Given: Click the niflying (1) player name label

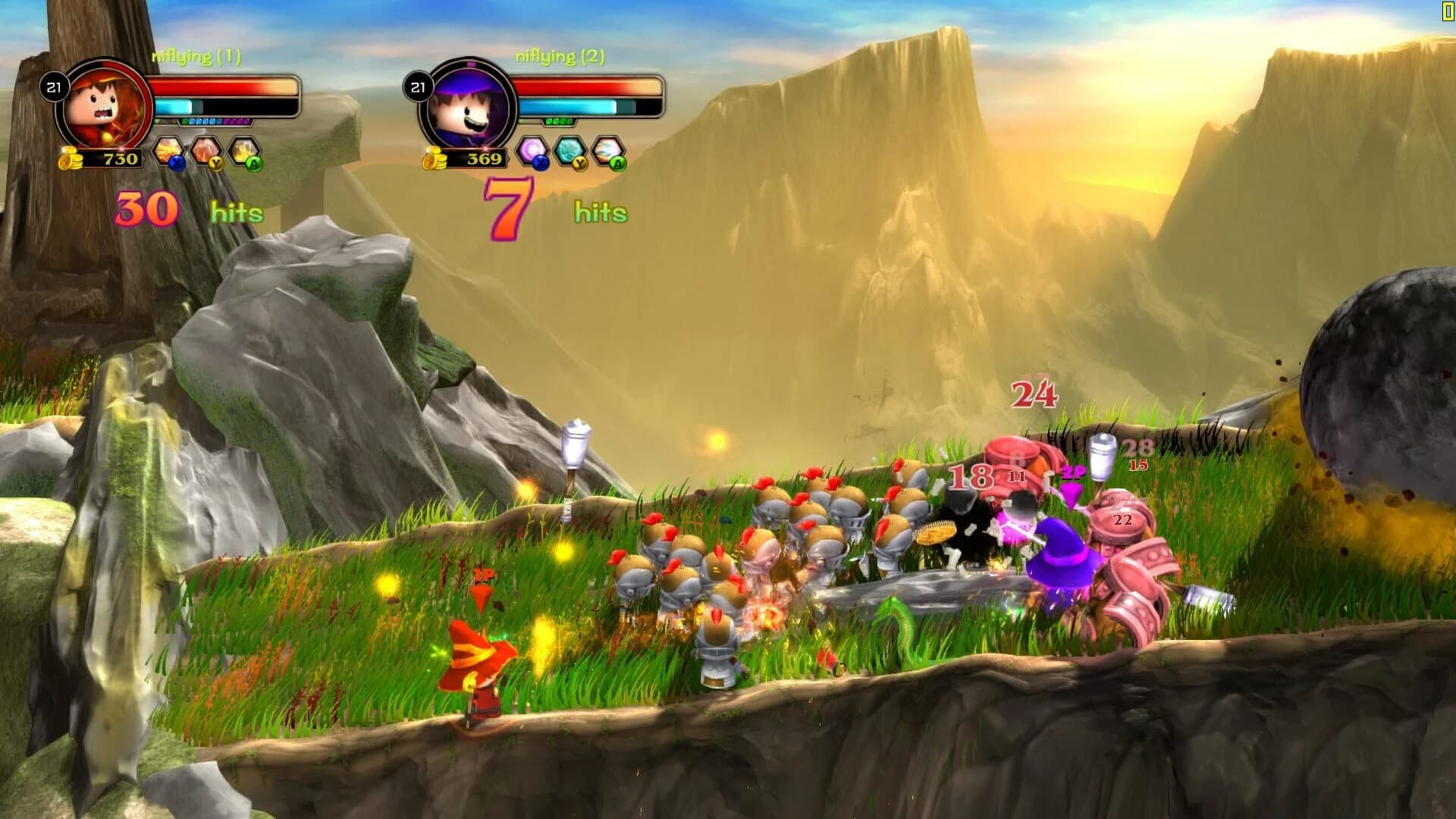Looking at the screenshot, I should pyautogui.click(x=196, y=55).
